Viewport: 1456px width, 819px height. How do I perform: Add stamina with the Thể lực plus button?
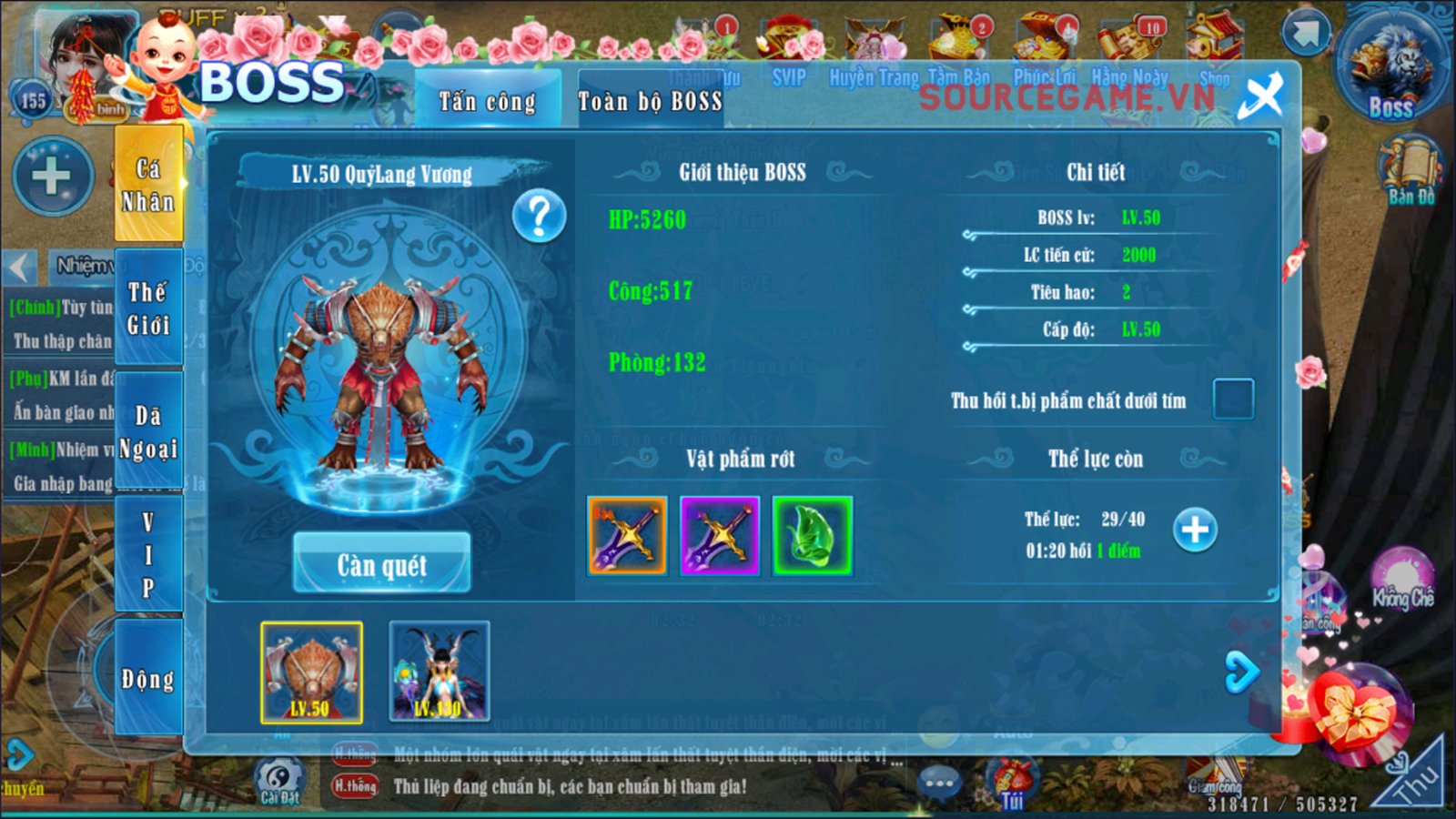(x=1195, y=530)
